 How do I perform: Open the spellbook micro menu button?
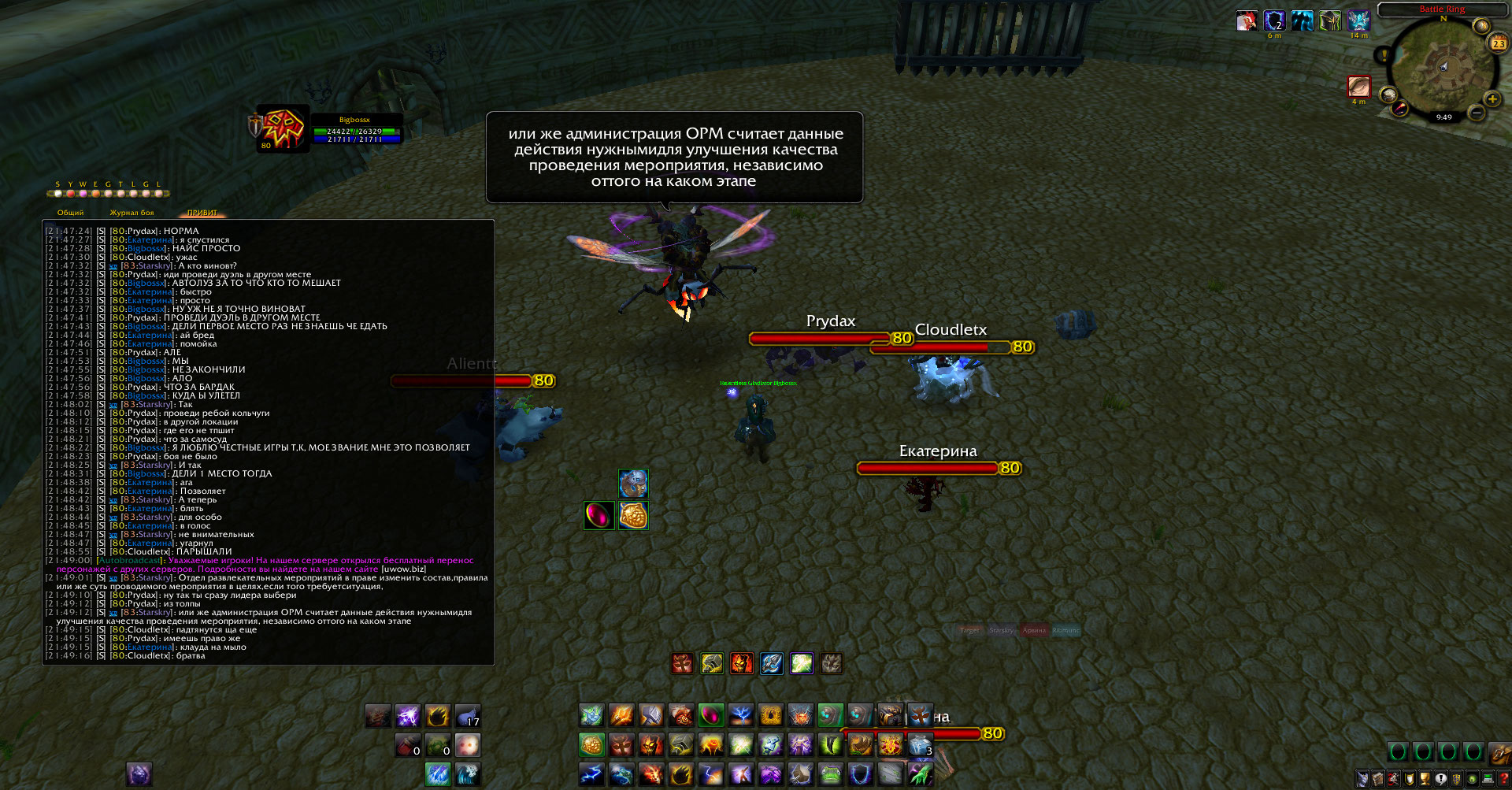(1378, 779)
